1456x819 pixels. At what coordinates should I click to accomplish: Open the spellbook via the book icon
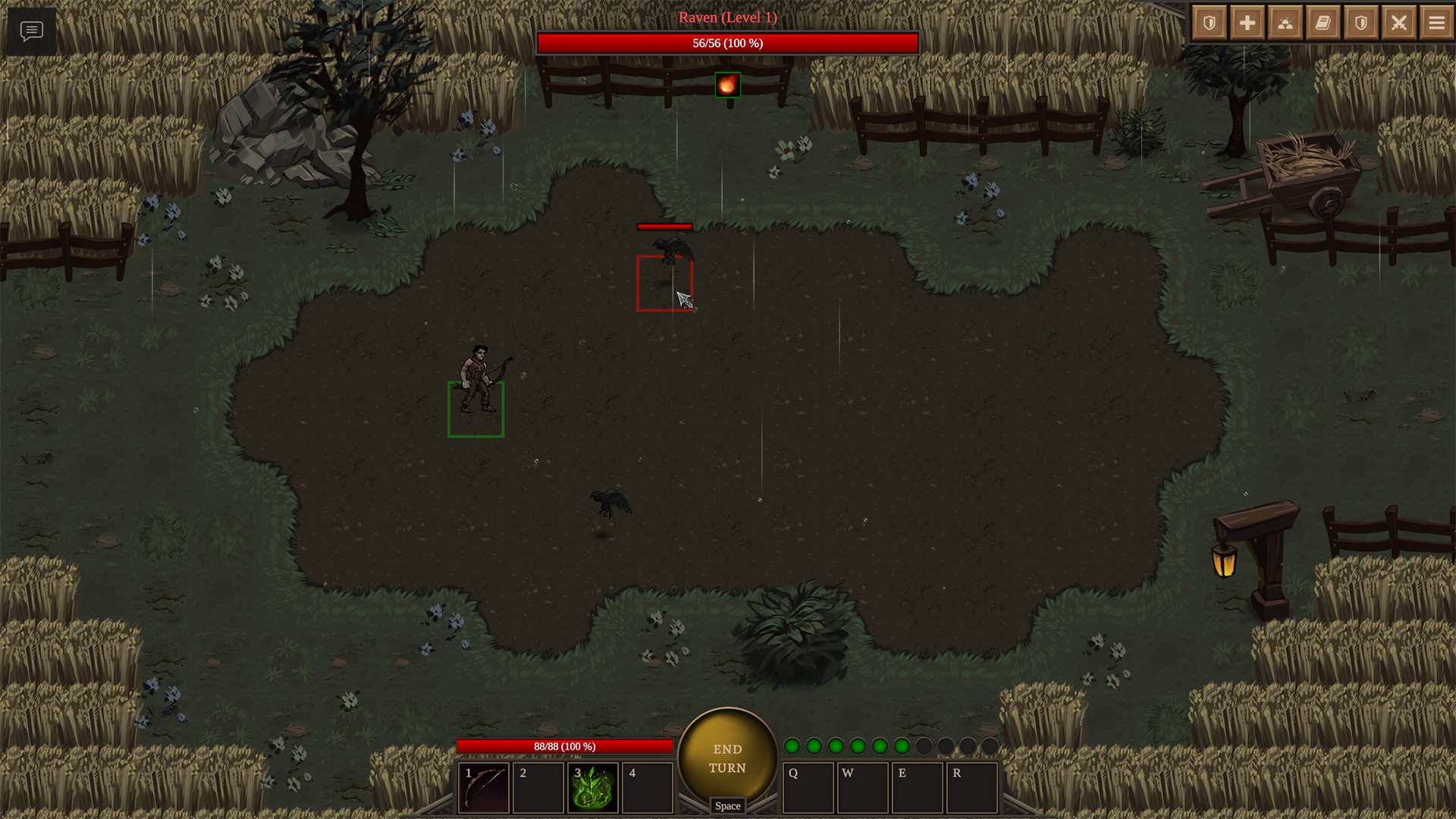1323,22
